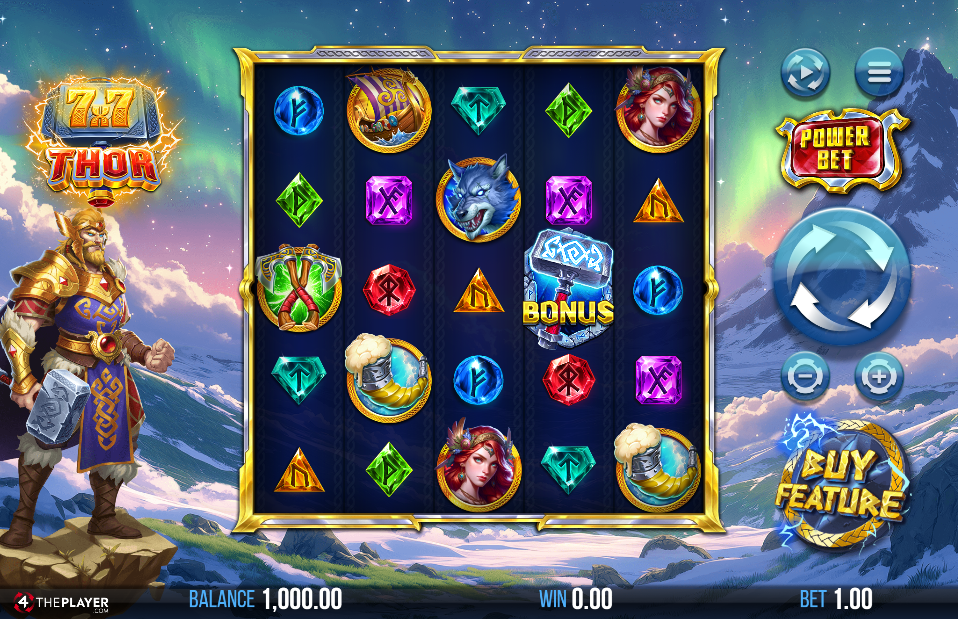
Task: Open the hamburger menu
Action: (879, 73)
